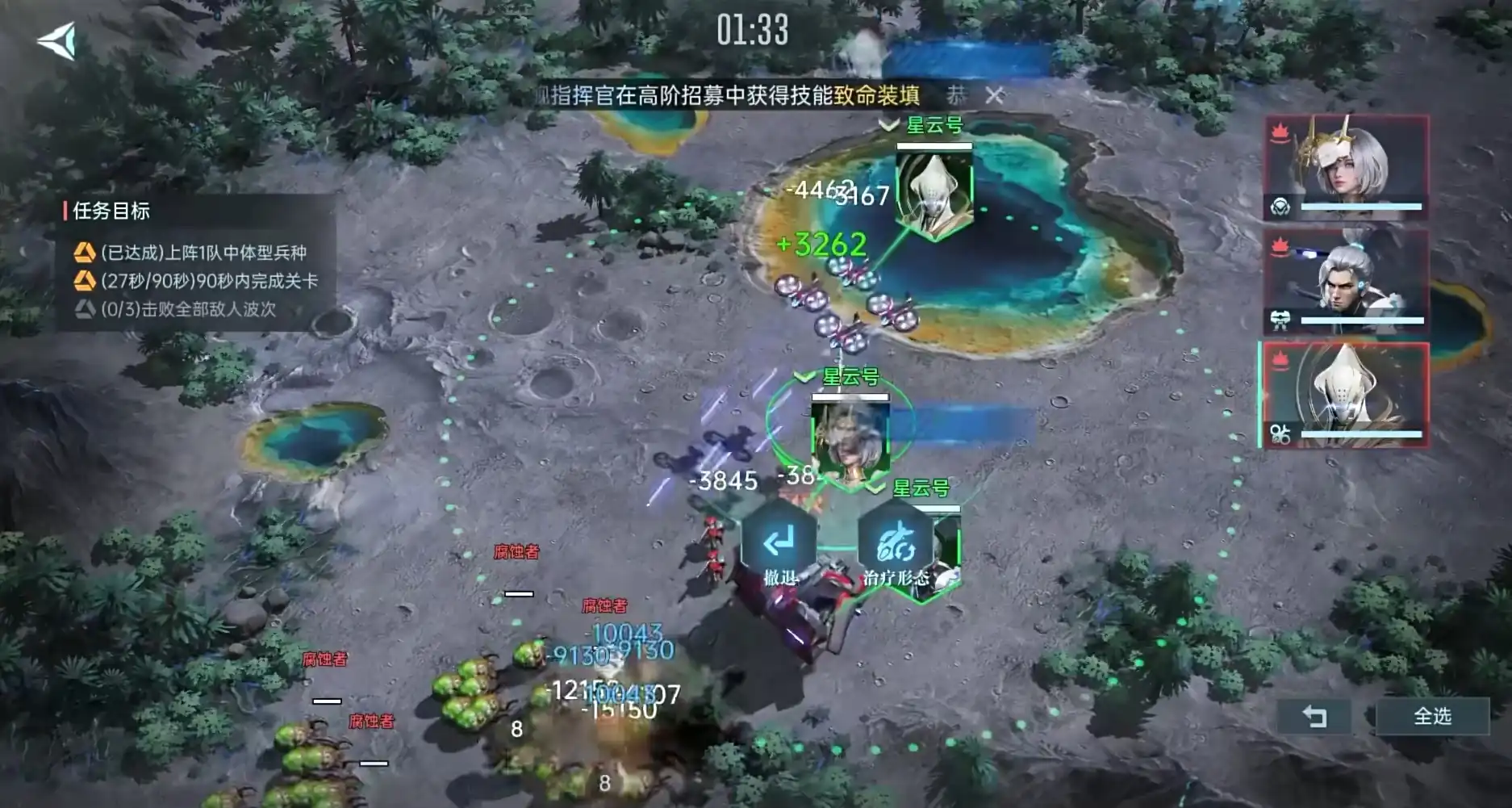
Task: Select the grey-haired male commander portrait
Action: click(1346, 281)
